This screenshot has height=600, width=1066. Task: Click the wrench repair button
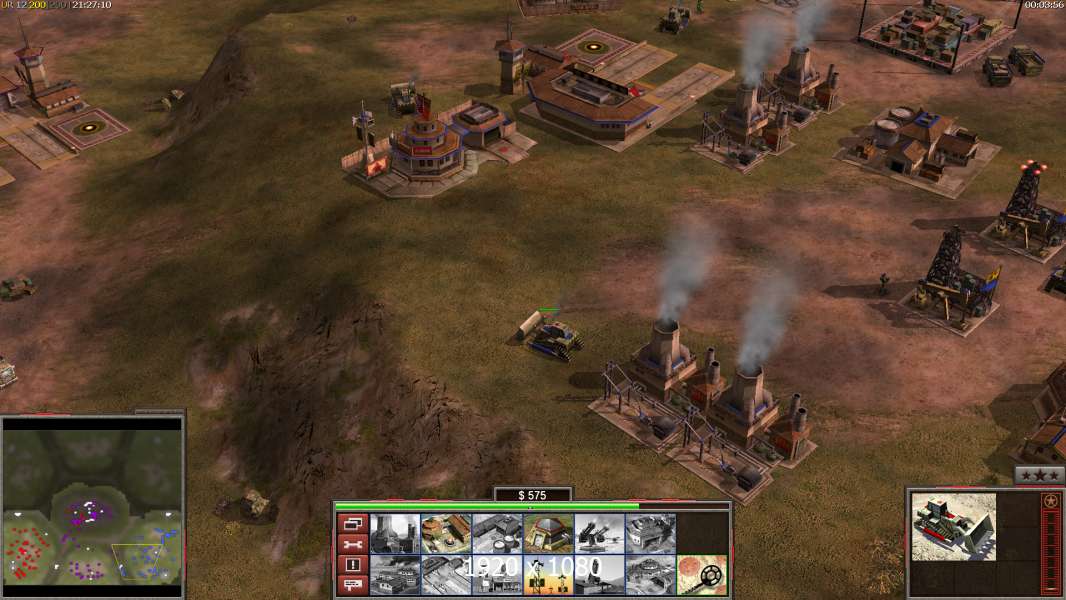(352, 544)
